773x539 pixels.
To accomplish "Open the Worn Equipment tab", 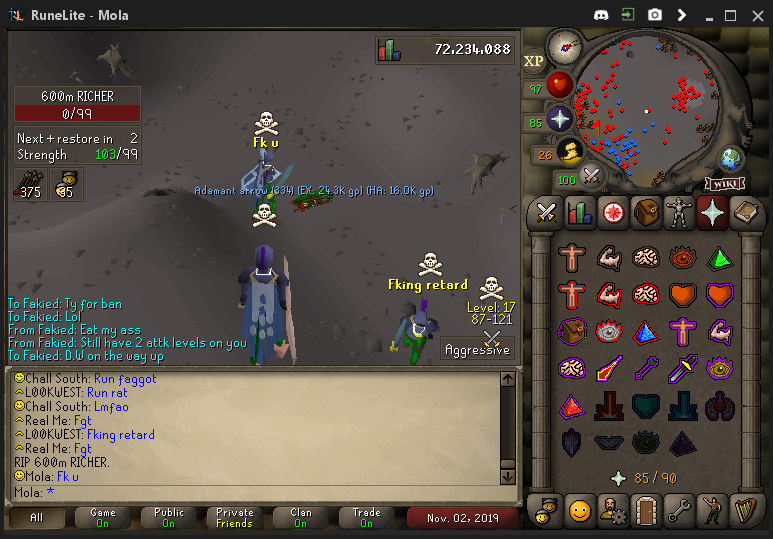I will pyautogui.click(x=680, y=212).
